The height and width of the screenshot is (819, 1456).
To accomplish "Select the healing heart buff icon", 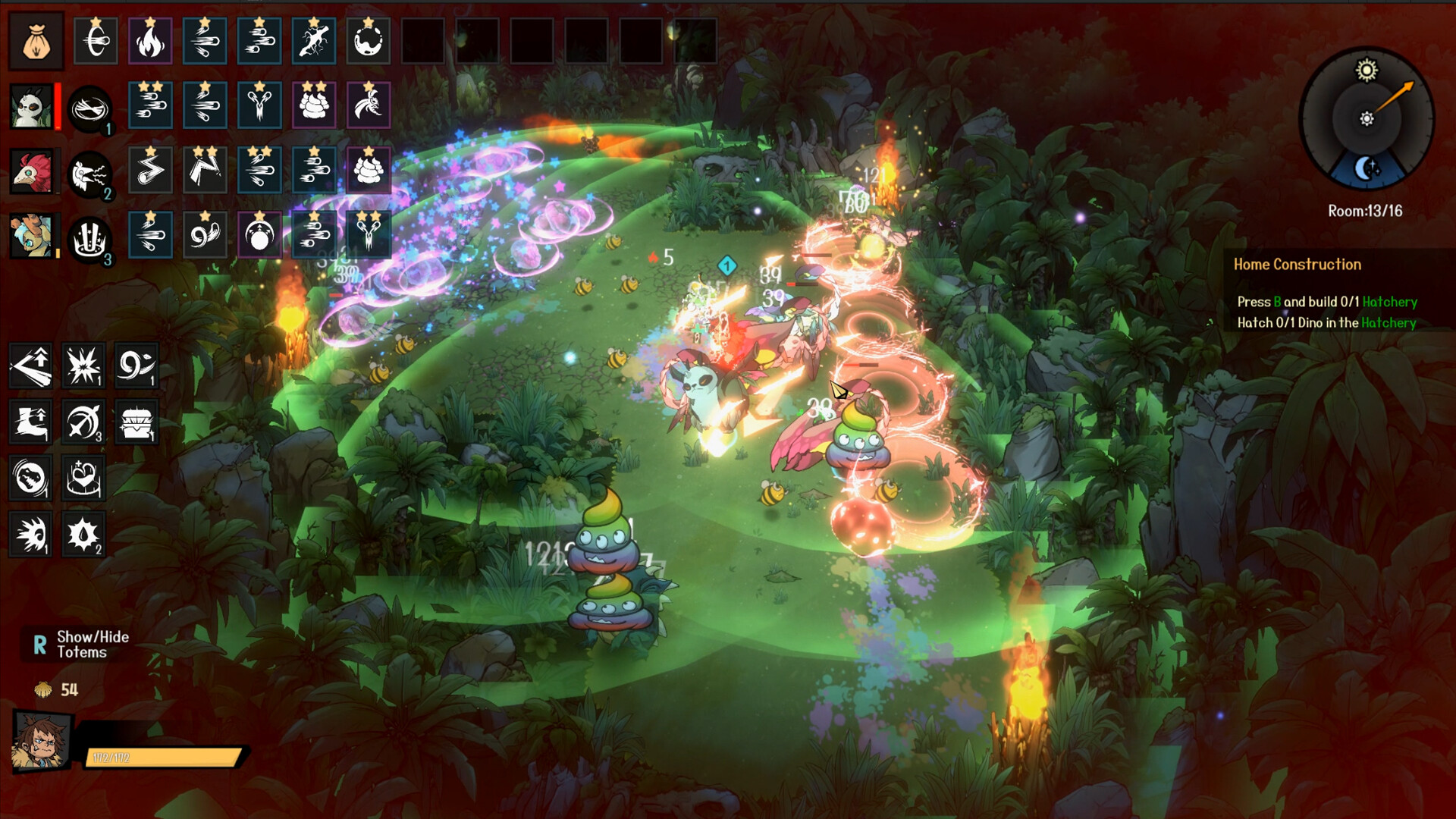I will pyautogui.click(x=83, y=479).
